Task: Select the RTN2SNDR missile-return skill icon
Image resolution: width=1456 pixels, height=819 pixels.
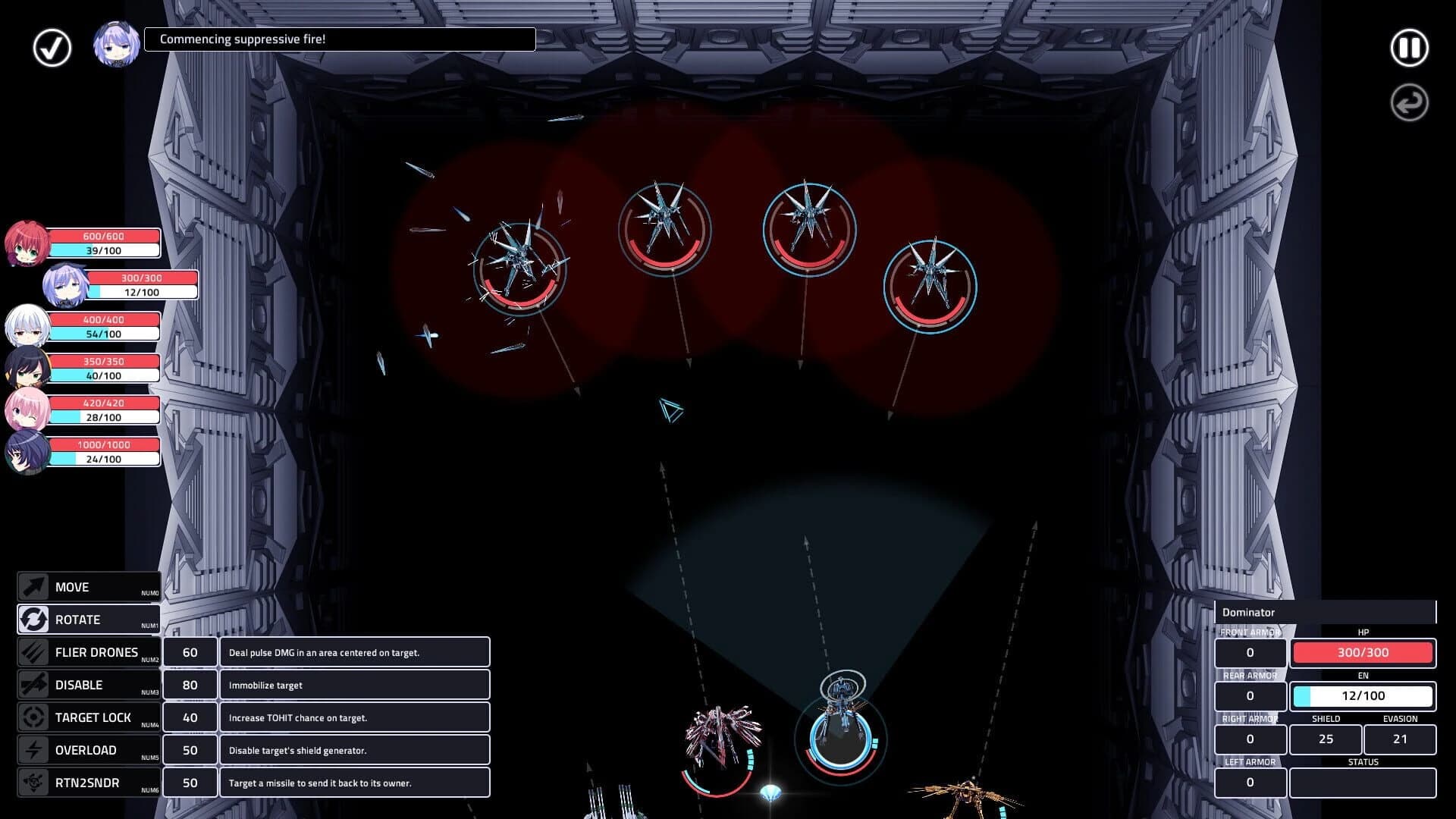Action: (32, 782)
